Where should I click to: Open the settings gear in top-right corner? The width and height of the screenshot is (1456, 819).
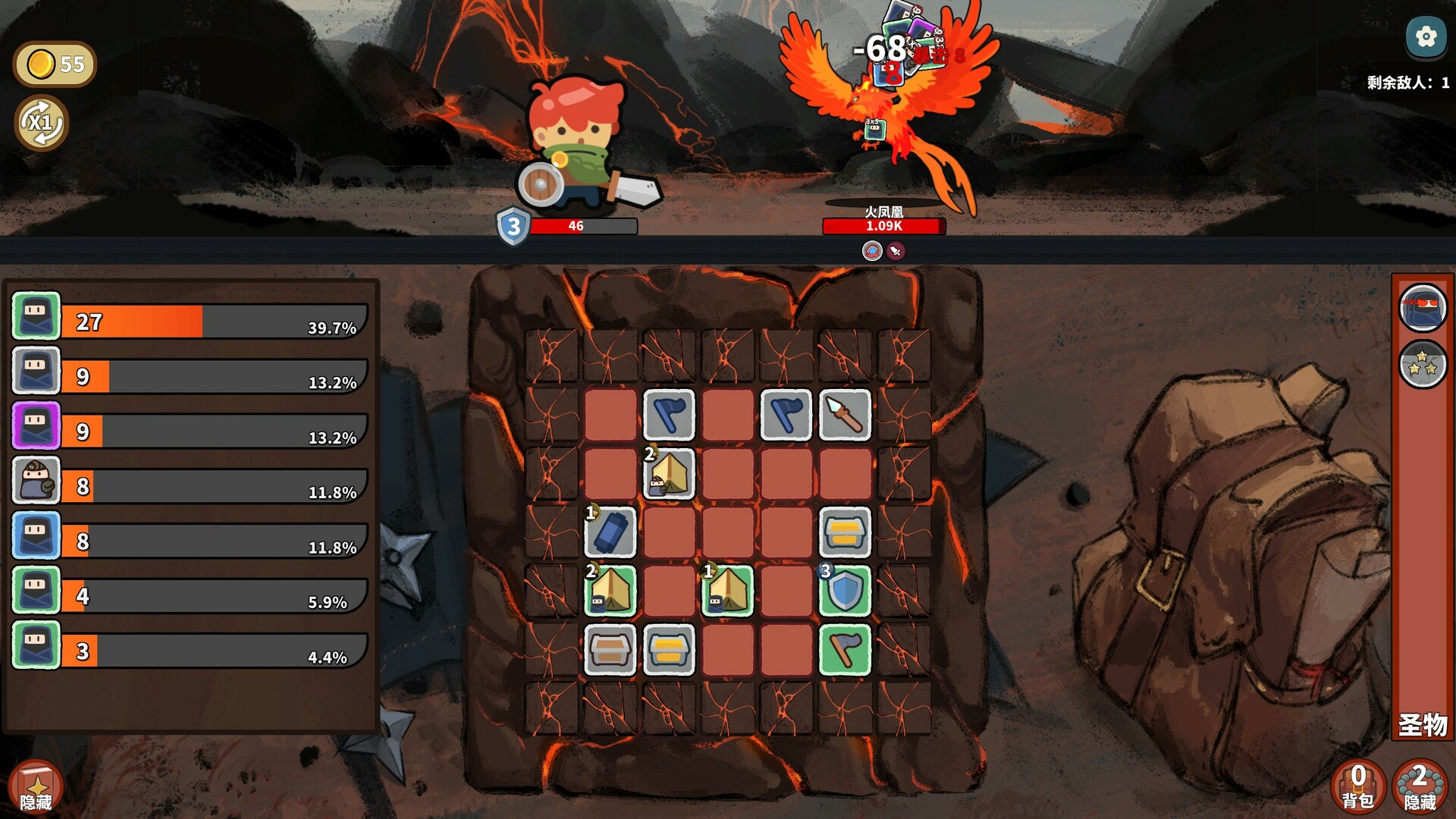click(x=1426, y=36)
